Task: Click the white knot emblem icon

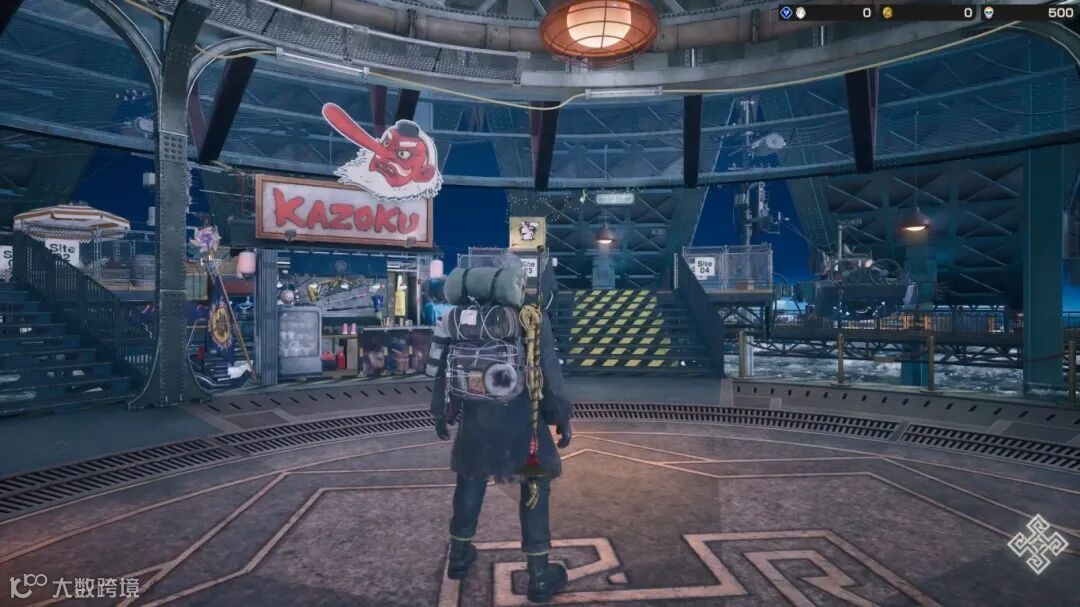Action: (x=1037, y=543)
